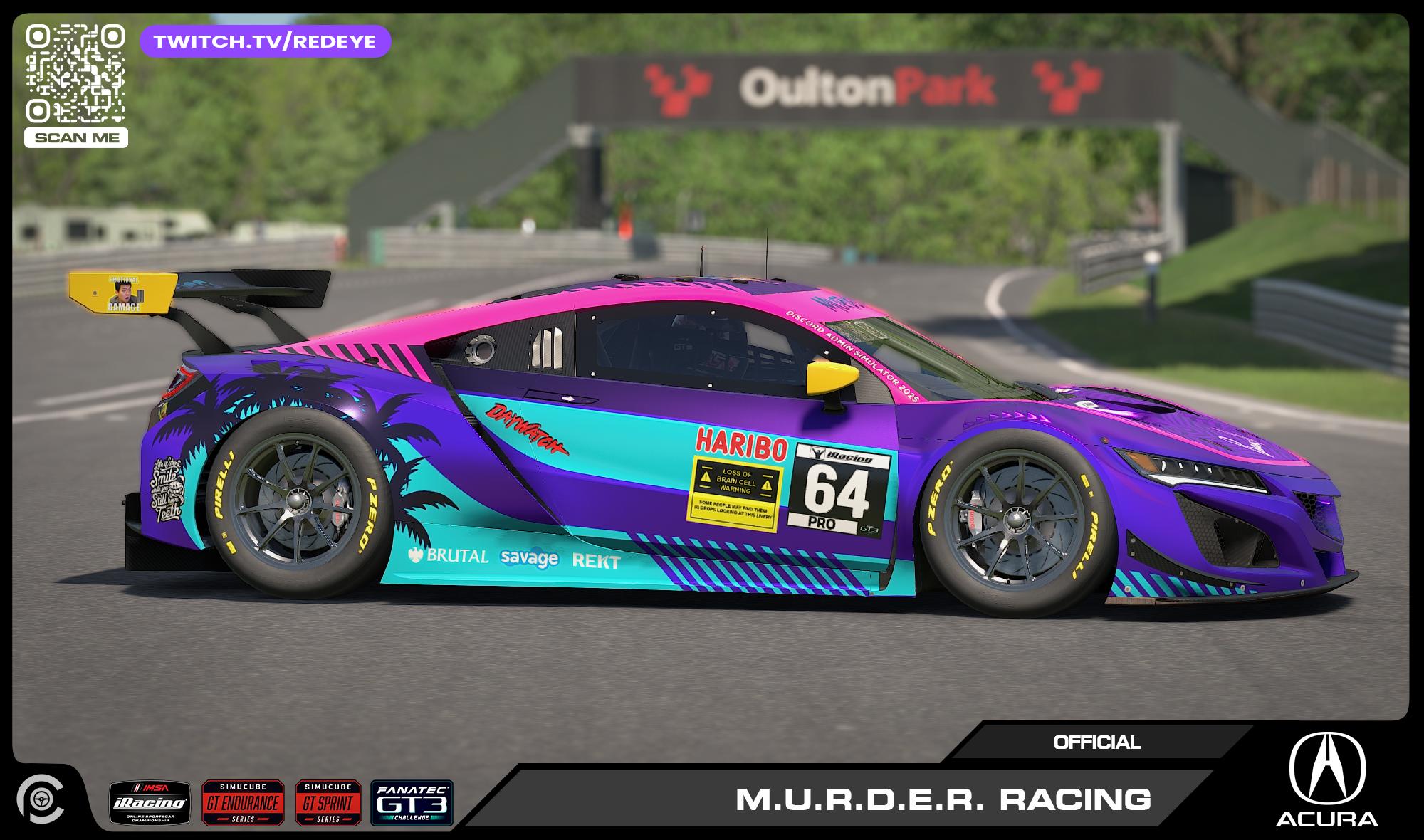Viewport: 1424px width, 840px height.
Task: Select the IMSA iRacing series logo
Action: 150,803
